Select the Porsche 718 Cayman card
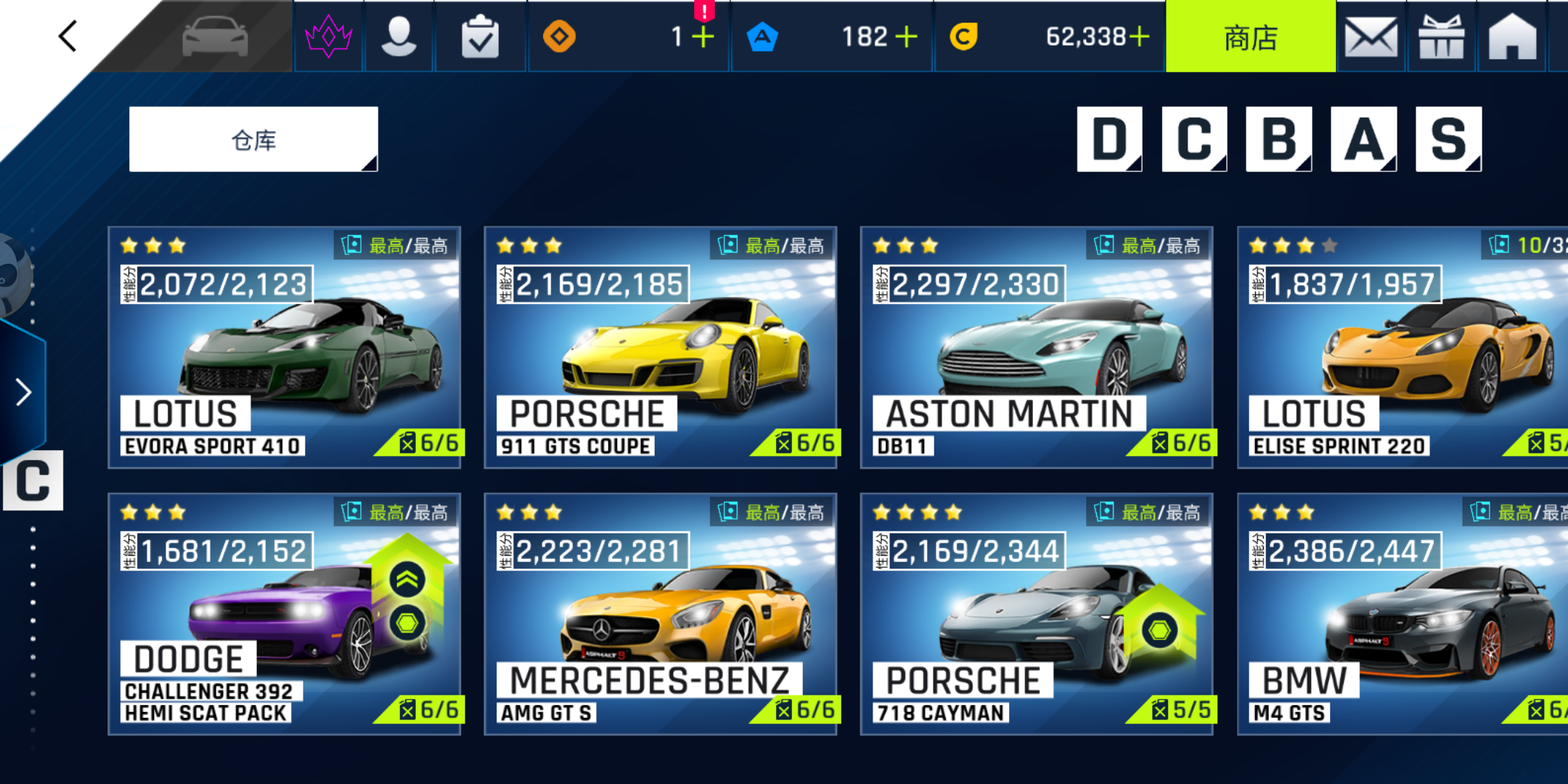This screenshot has height=784, width=1568. (x=1037, y=614)
